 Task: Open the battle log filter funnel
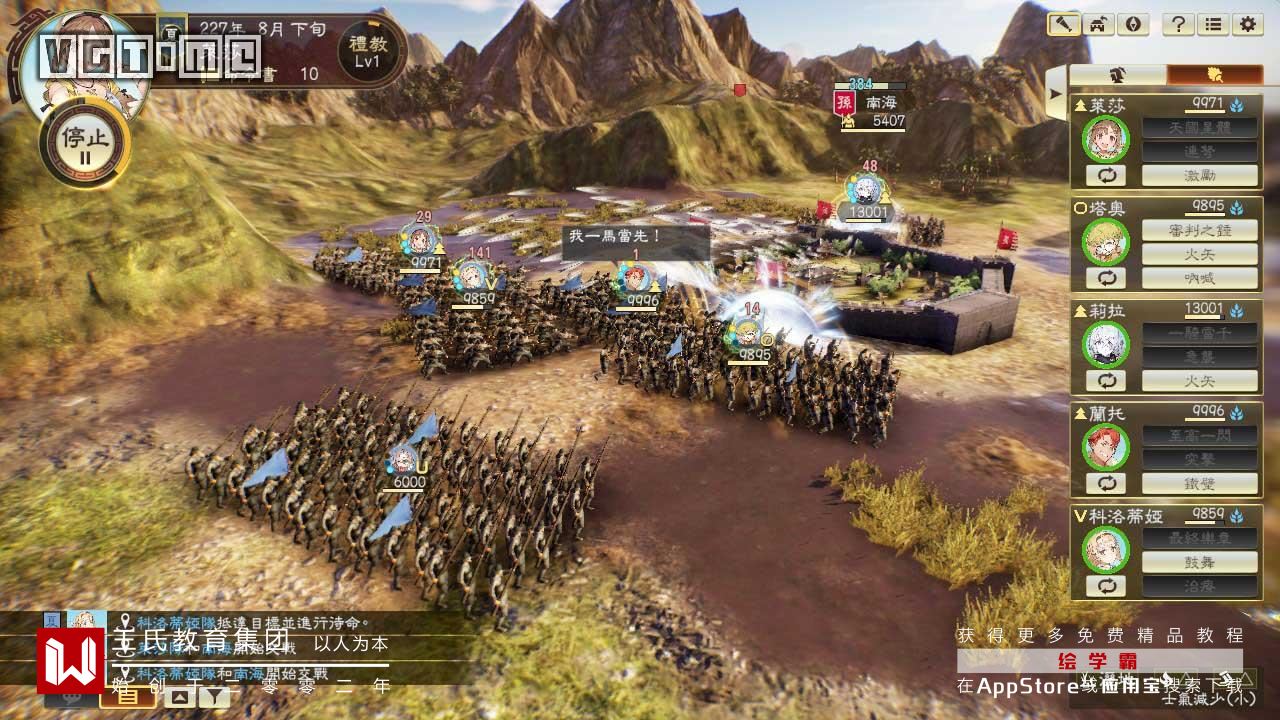click(x=214, y=696)
